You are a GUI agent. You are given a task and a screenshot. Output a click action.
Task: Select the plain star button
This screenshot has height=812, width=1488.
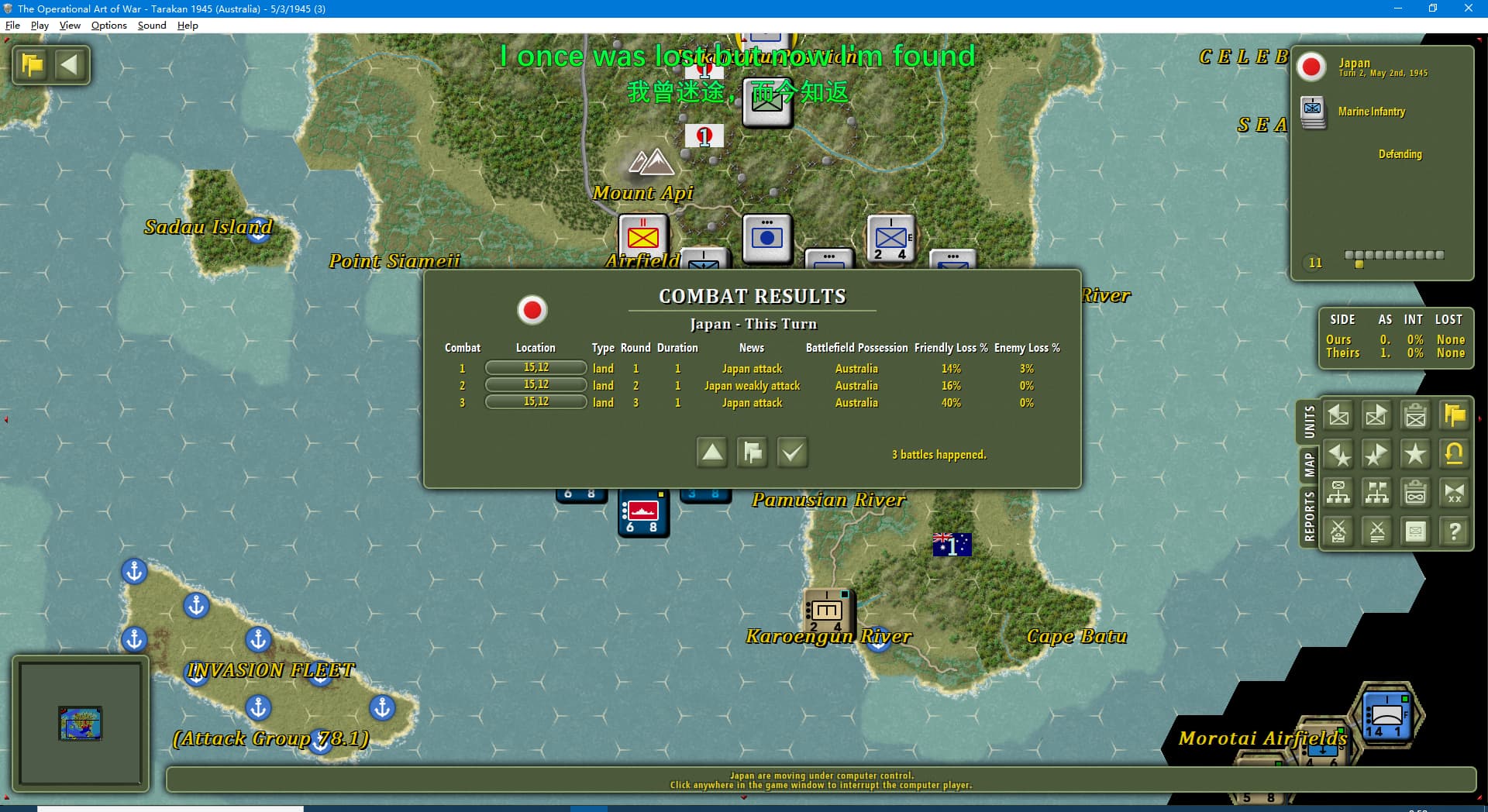click(1415, 455)
